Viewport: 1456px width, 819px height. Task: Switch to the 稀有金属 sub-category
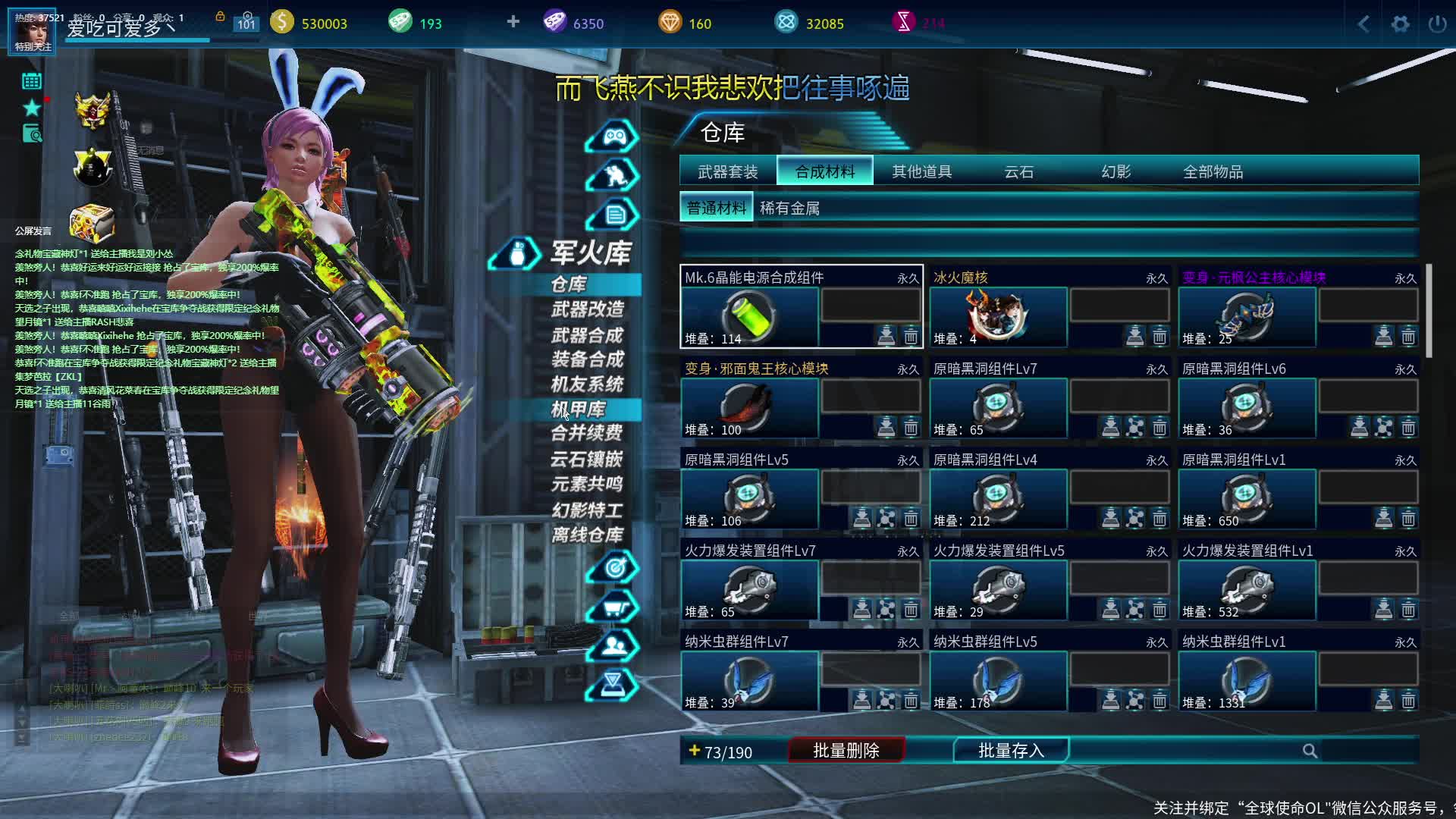pyautogui.click(x=789, y=208)
